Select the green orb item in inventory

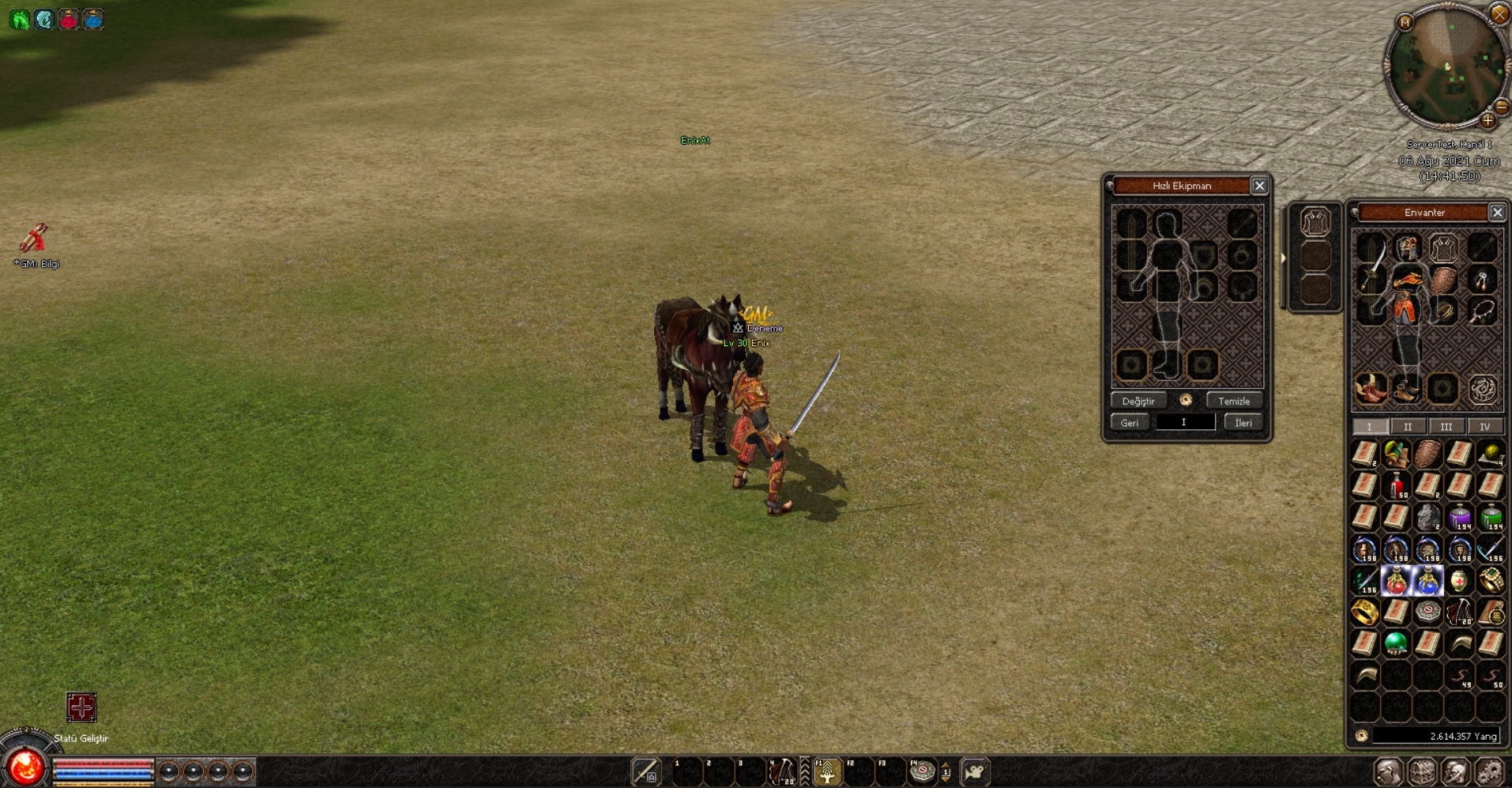(x=1396, y=643)
